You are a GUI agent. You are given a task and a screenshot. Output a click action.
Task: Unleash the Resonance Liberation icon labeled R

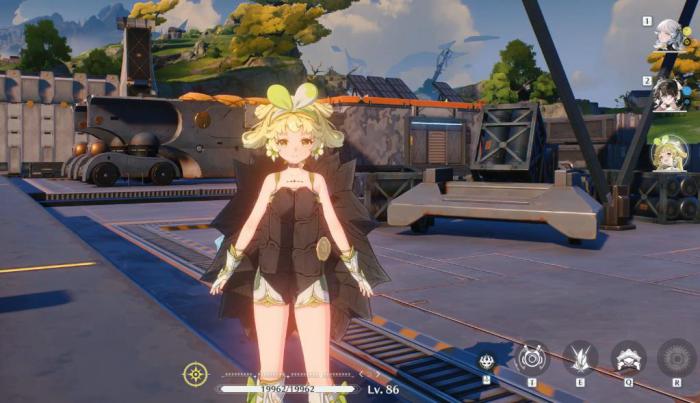(x=676, y=356)
